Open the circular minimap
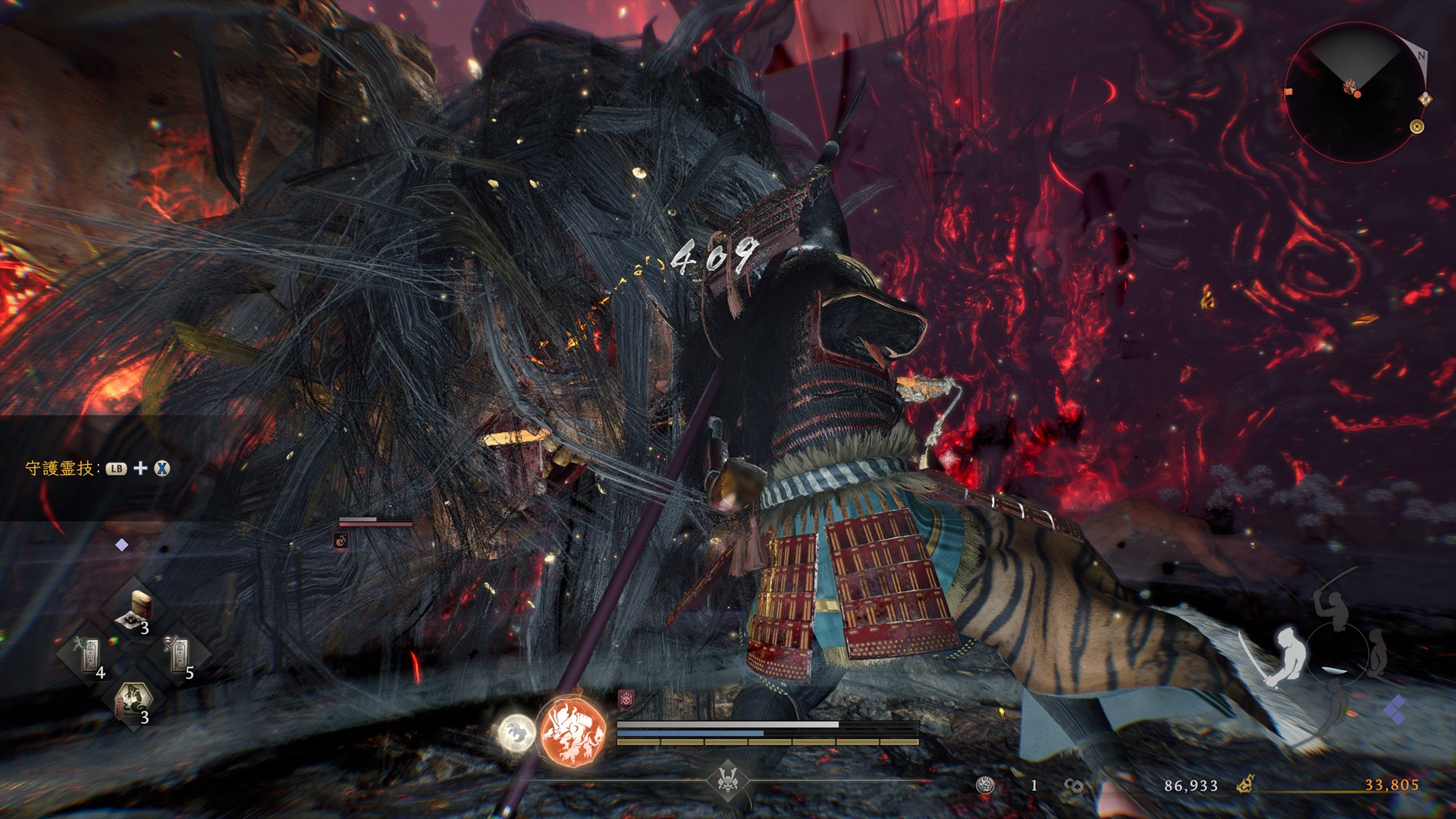This screenshot has height=819, width=1456. click(1354, 93)
